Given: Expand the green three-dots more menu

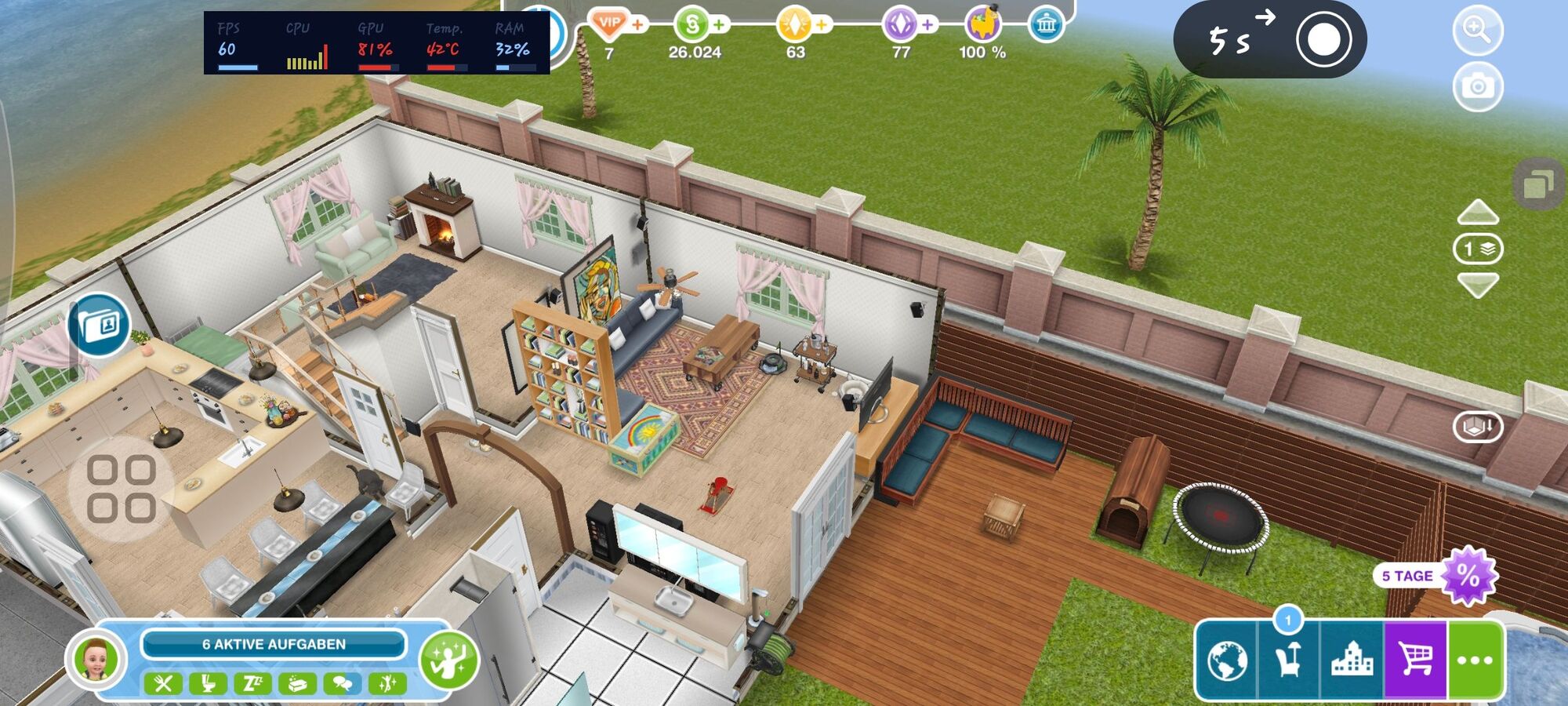Looking at the screenshot, I should tap(1475, 661).
